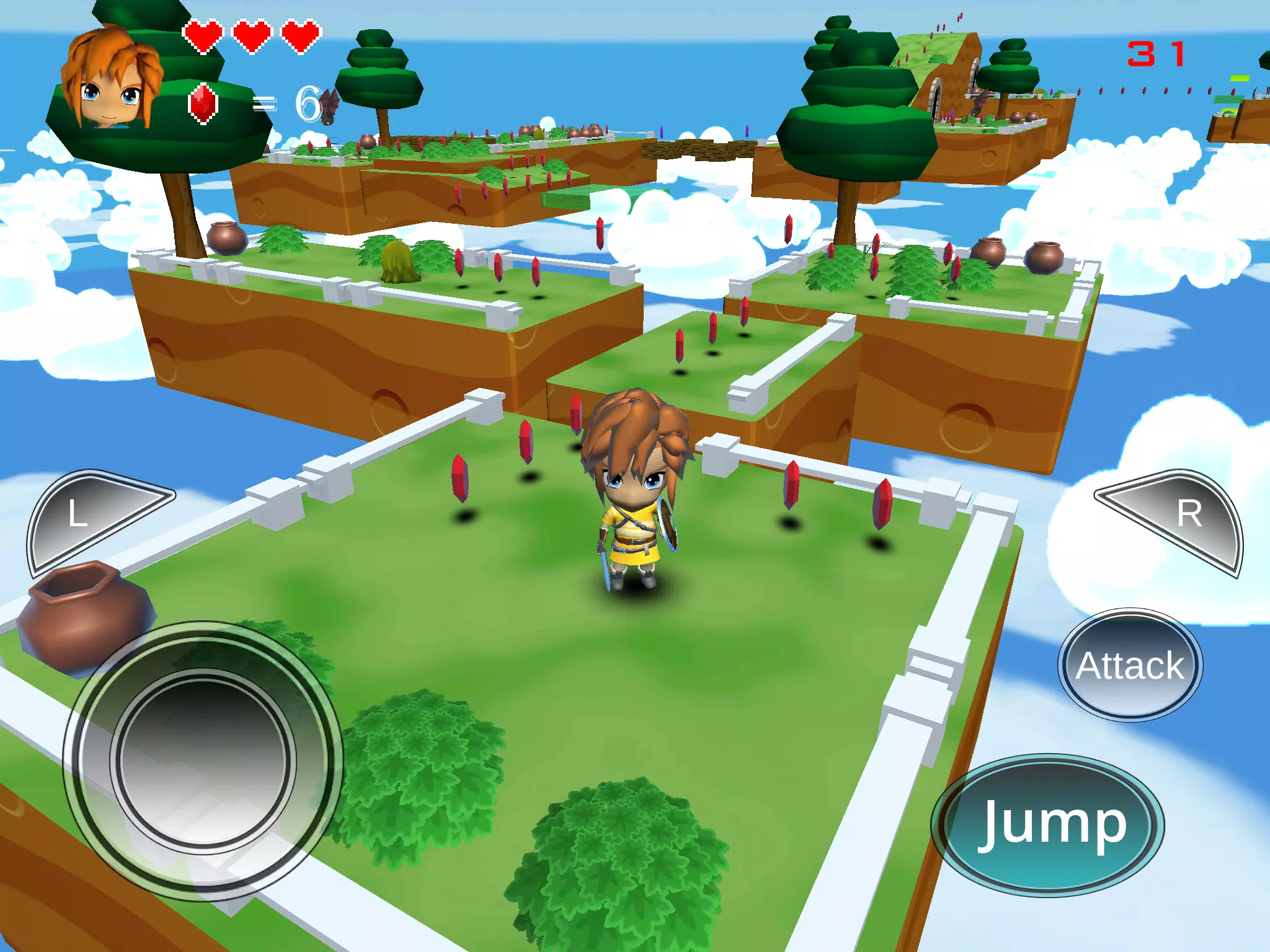Hit the Attack button

point(1130,665)
